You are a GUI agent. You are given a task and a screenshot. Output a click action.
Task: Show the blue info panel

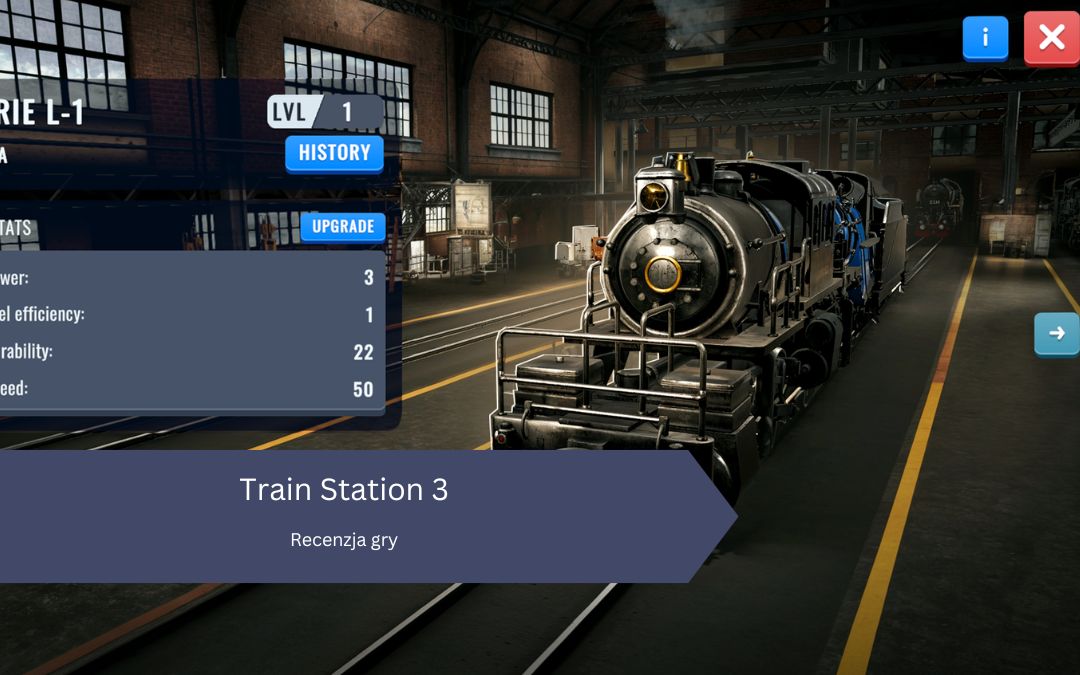click(x=985, y=38)
